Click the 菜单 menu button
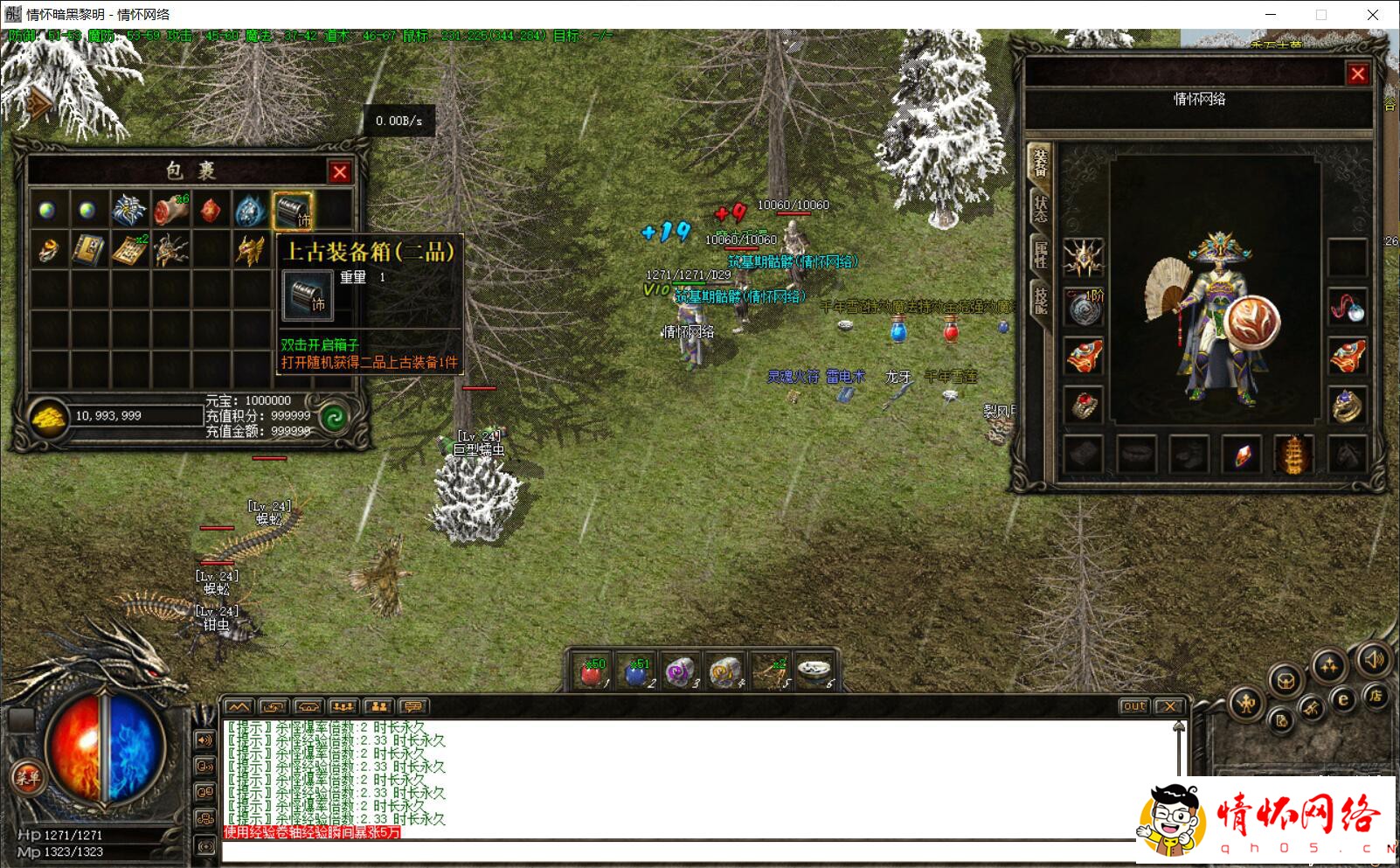Viewport: 1400px width, 868px height. point(26,777)
